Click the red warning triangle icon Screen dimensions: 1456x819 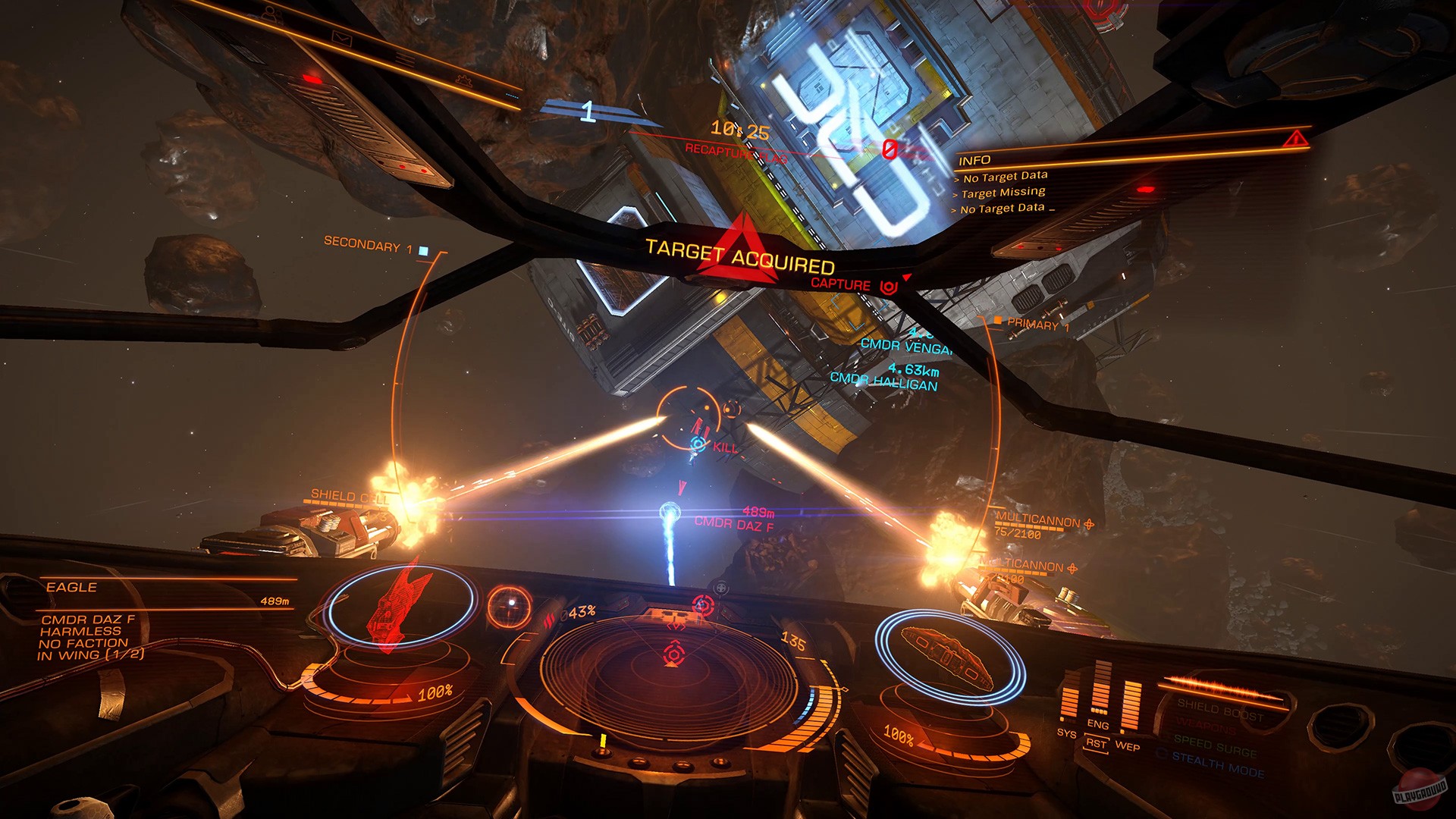click(1295, 138)
